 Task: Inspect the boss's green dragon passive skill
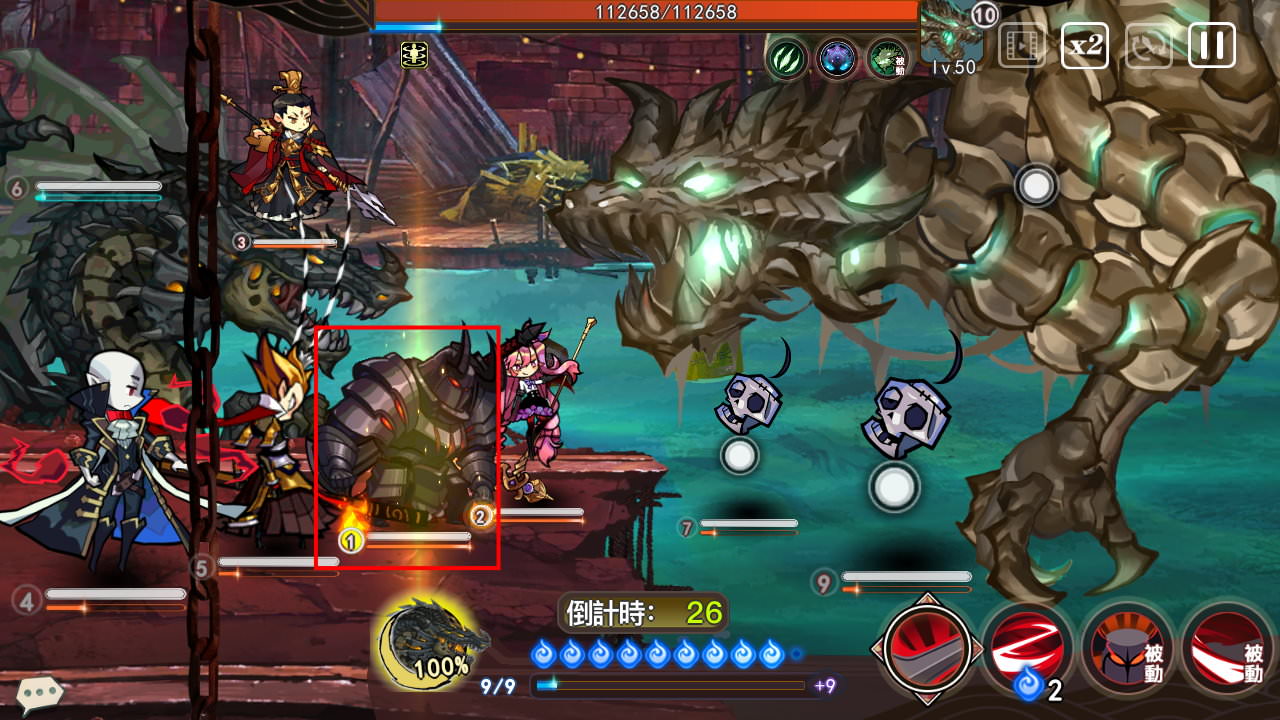click(x=887, y=58)
